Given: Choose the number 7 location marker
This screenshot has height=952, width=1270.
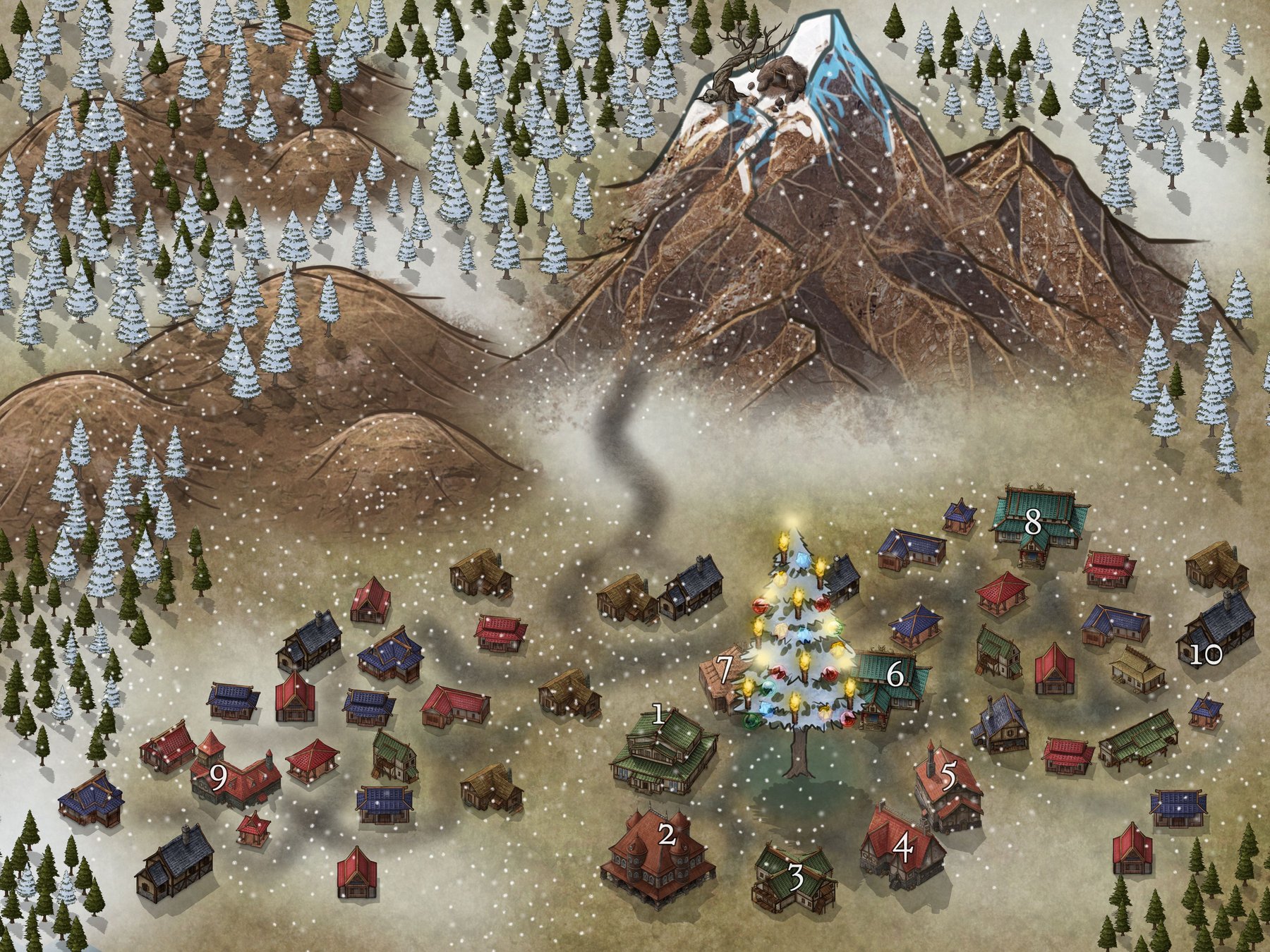Looking at the screenshot, I should [725, 666].
